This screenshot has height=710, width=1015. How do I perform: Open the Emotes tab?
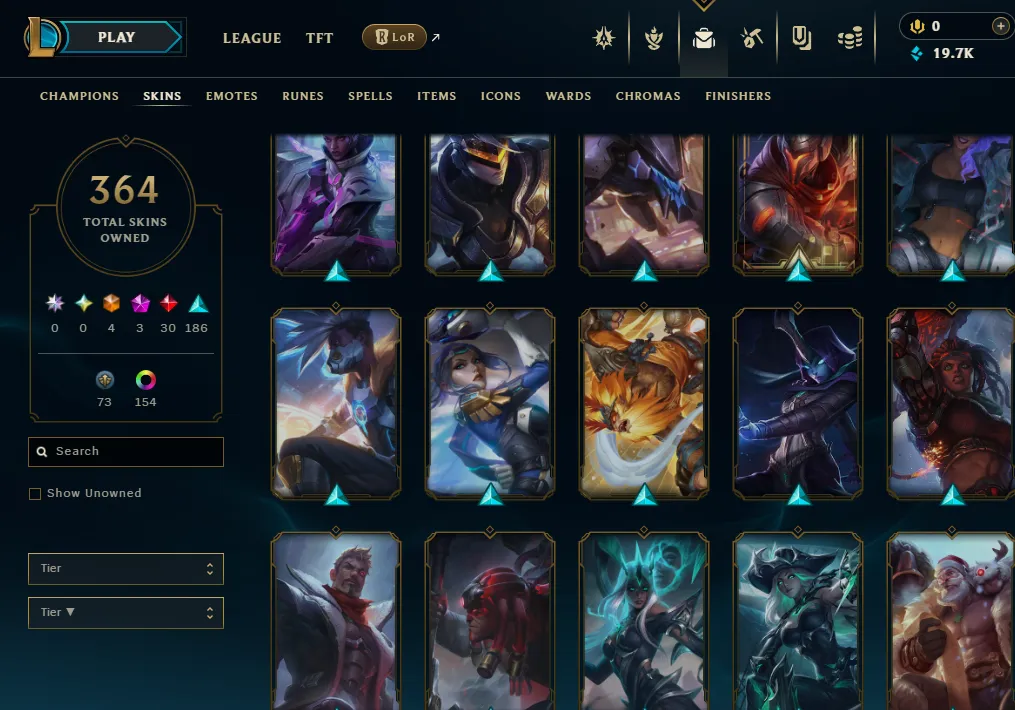point(232,96)
